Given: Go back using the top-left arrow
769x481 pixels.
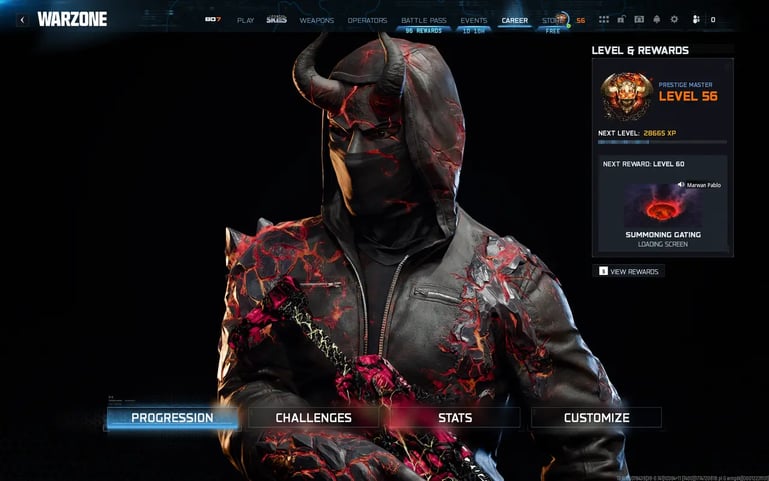Looking at the screenshot, I should pos(22,19).
